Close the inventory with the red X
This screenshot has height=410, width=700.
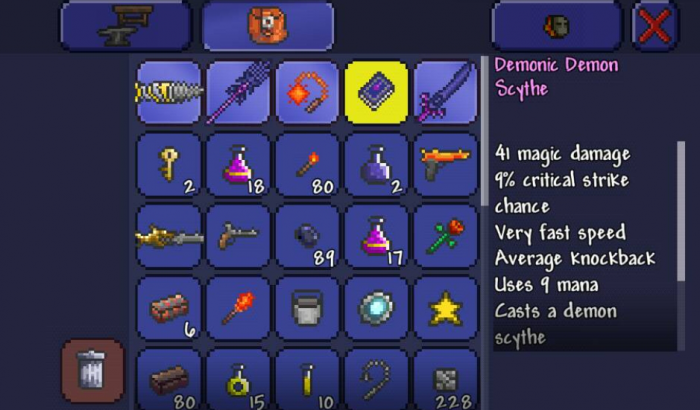coord(655,27)
